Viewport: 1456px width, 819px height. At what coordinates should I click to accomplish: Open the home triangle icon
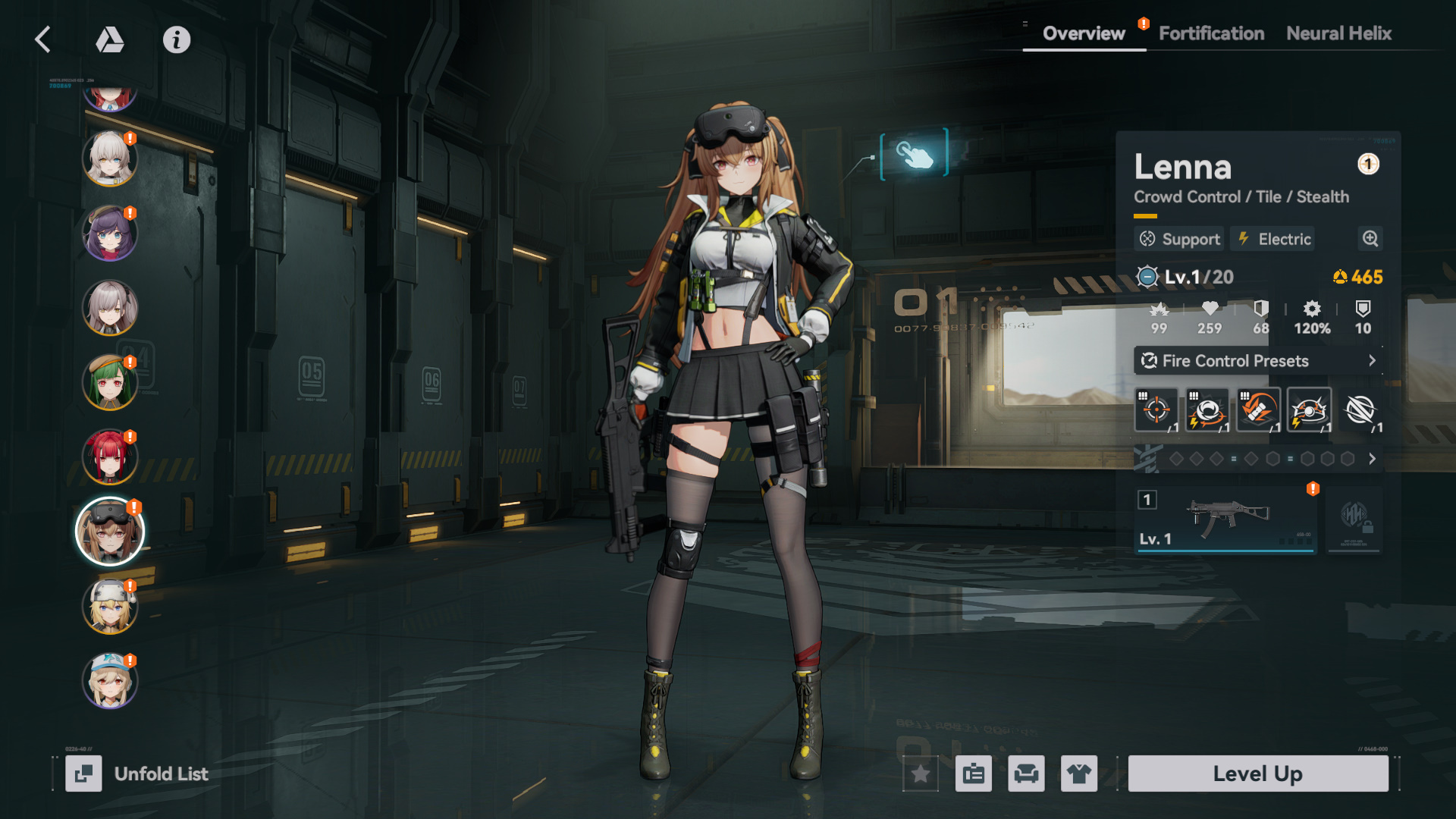pos(110,39)
